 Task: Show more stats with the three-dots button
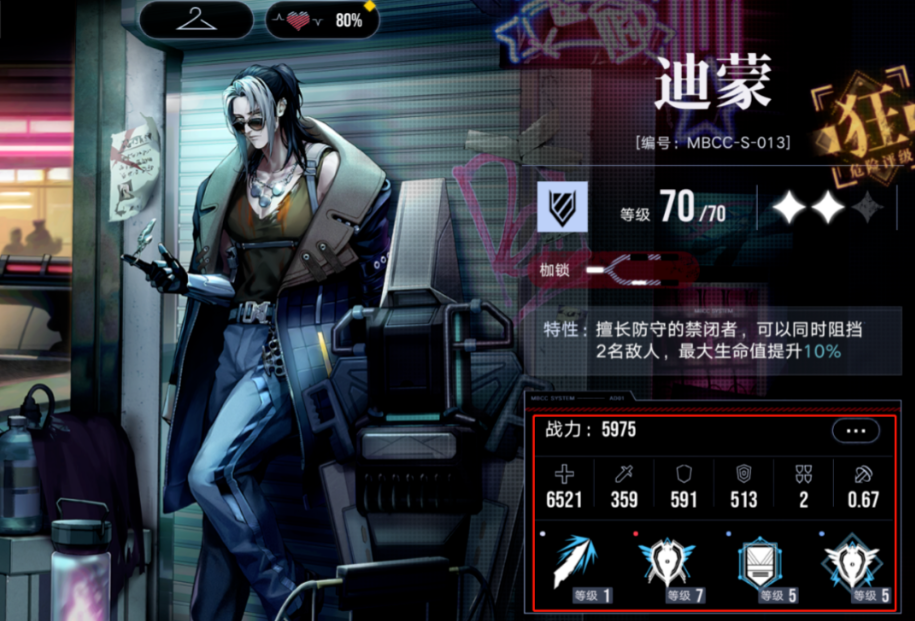pyautogui.click(x=855, y=431)
